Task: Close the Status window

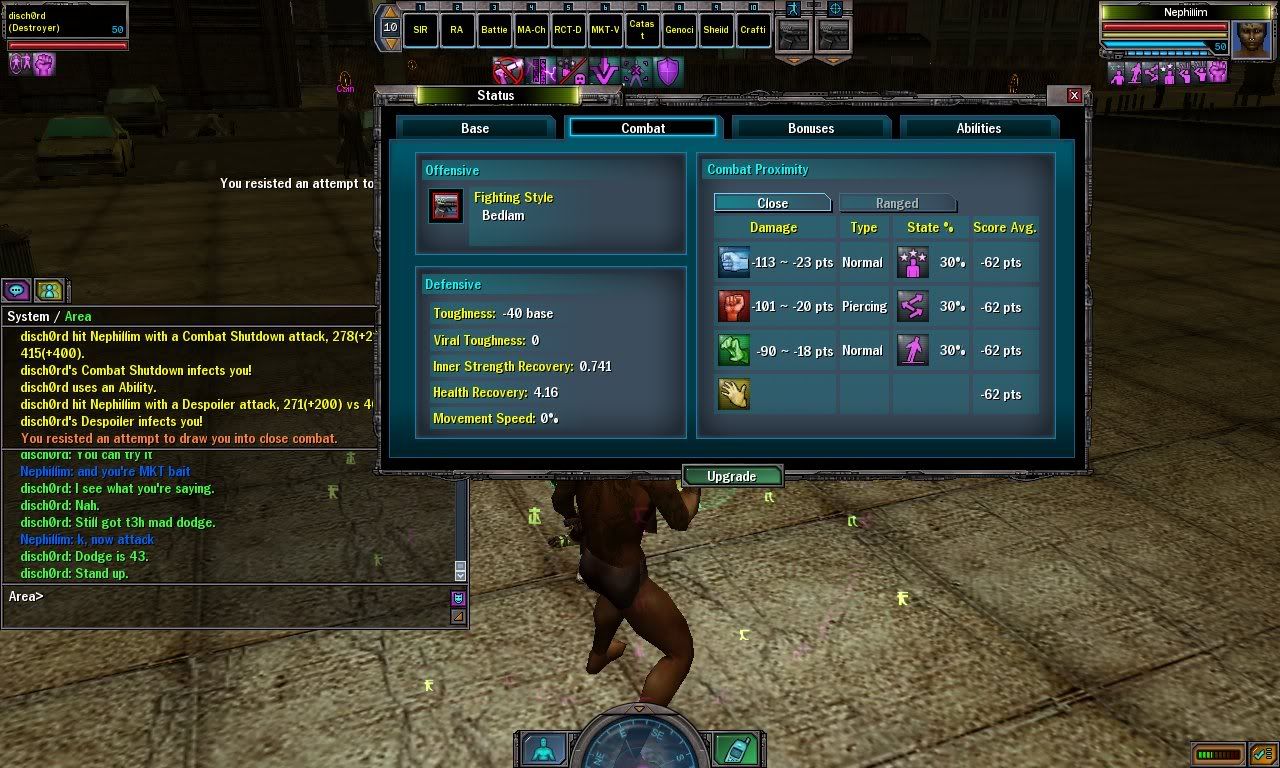Action: click(x=1074, y=95)
